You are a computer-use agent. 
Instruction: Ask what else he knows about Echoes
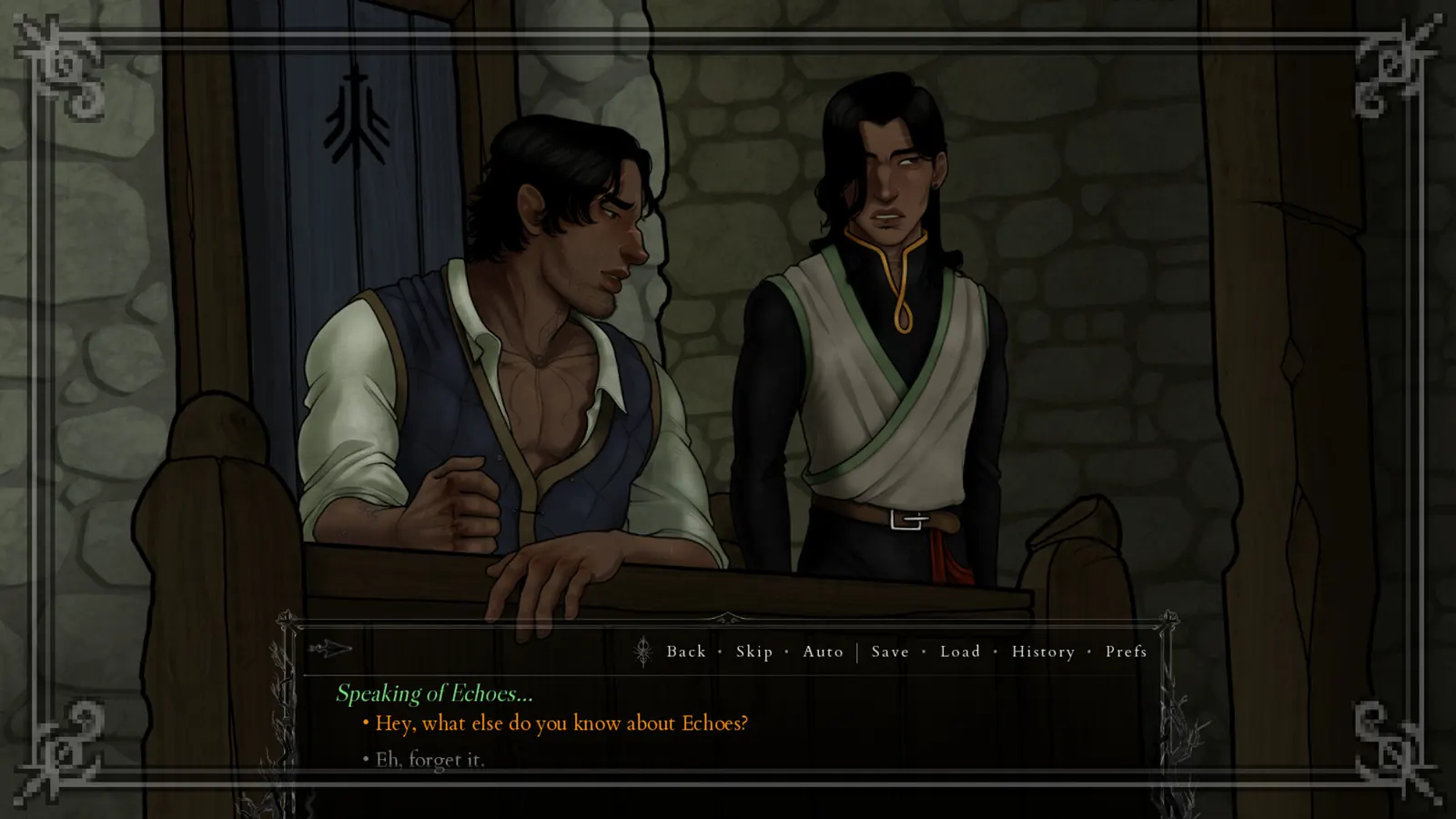click(561, 723)
